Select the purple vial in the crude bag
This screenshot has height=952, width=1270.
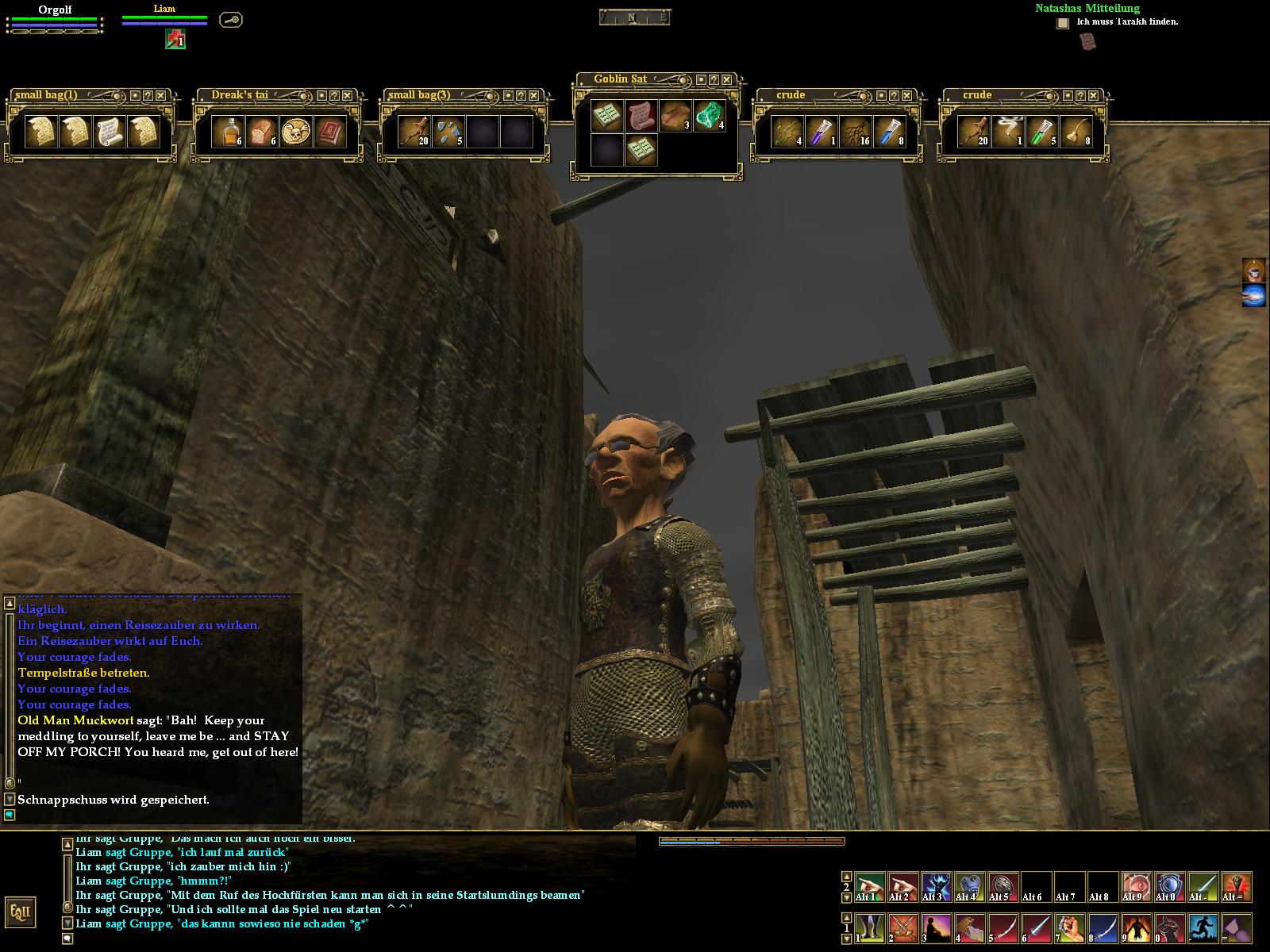[x=822, y=132]
